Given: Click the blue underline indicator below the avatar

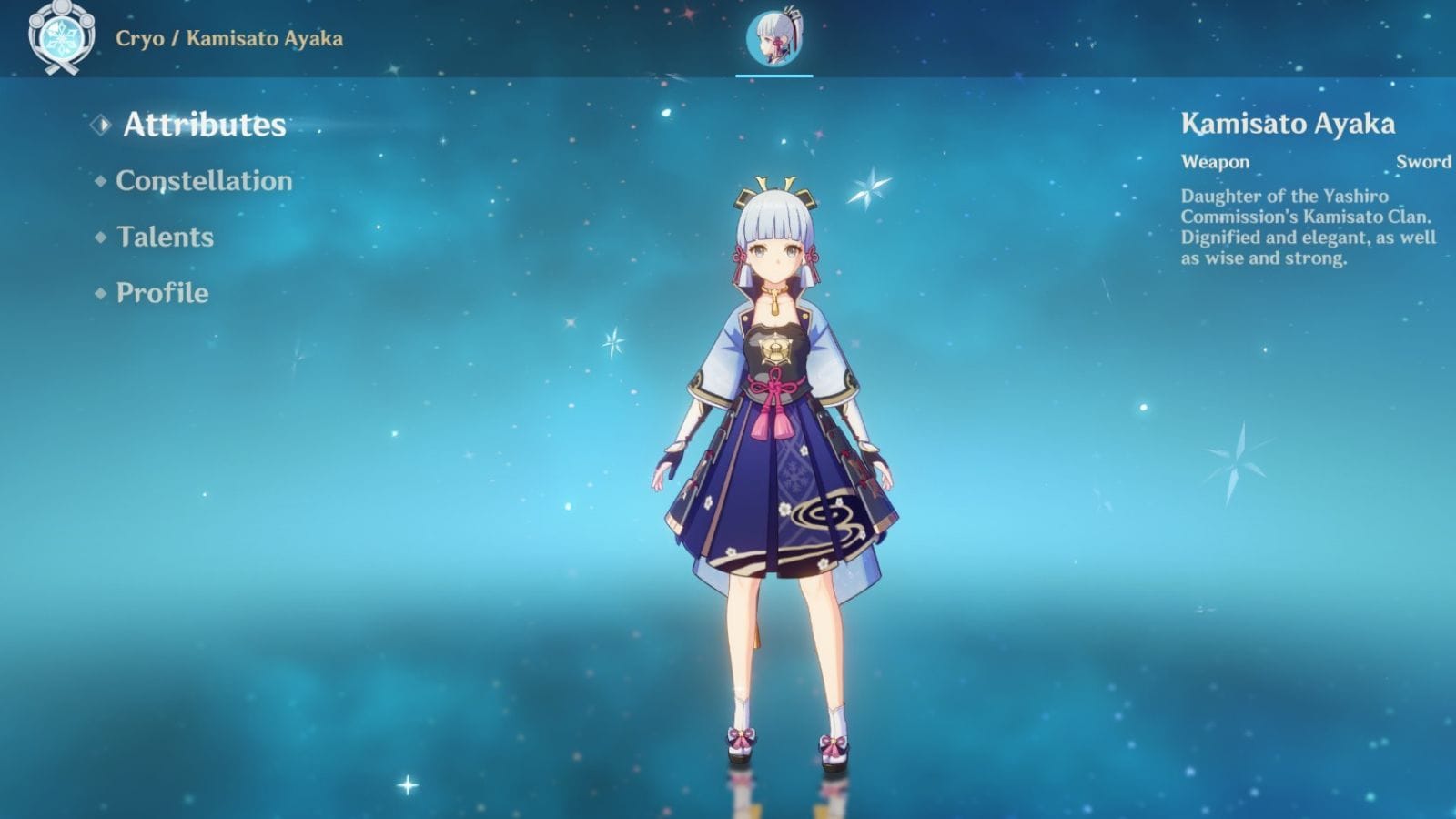Looking at the screenshot, I should click(774, 76).
